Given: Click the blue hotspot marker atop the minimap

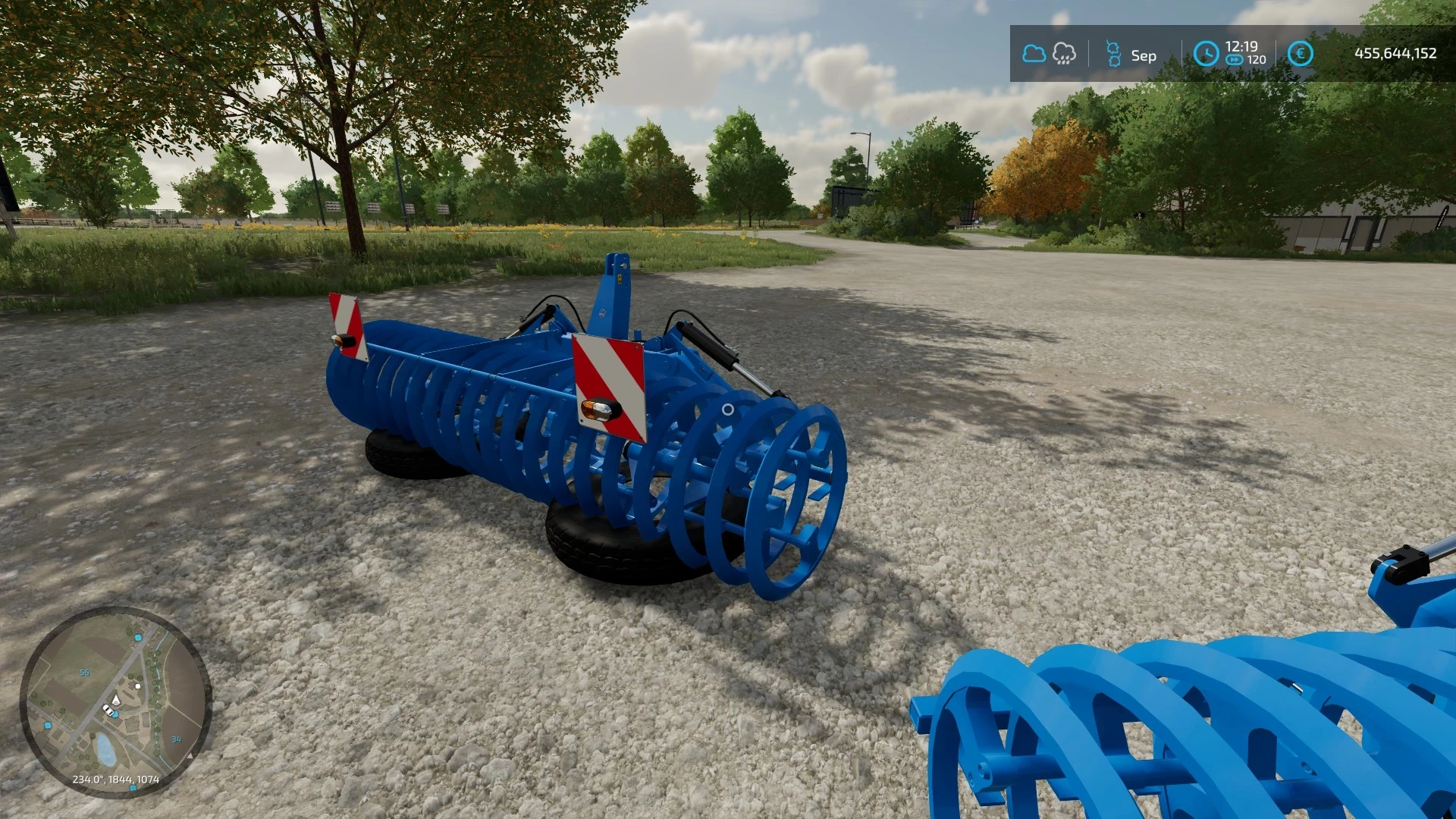Looking at the screenshot, I should pos(138,637).
